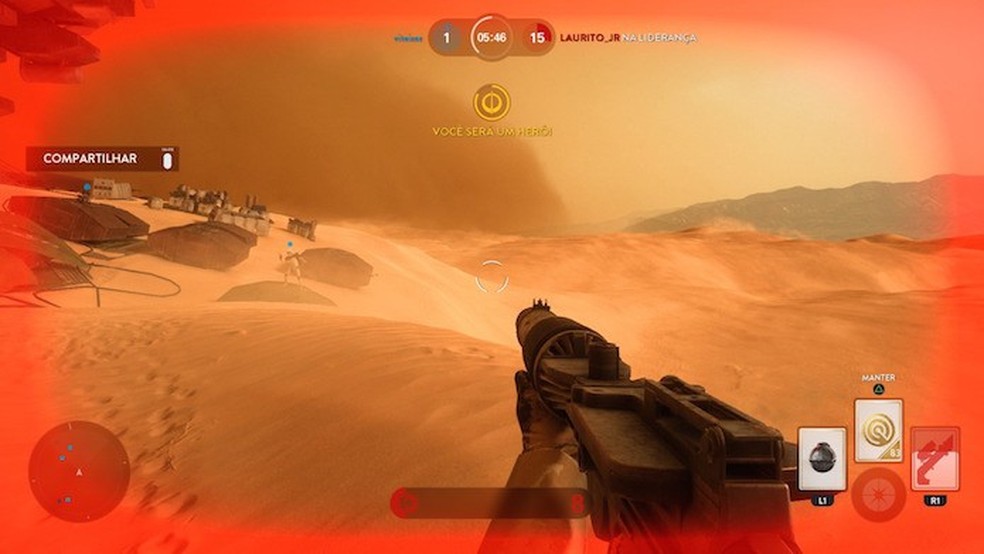Image resolution: width=984 pixels, height=554 pixels.
Task: Select the gold hero pickup emblem
Action: coord(492,102)
